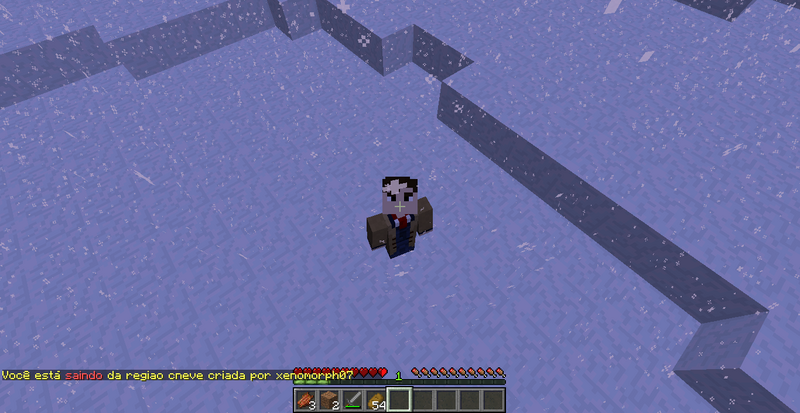800x413 pixels.
Task: Select the reddish item stack of 3
Action: [304, 400]
